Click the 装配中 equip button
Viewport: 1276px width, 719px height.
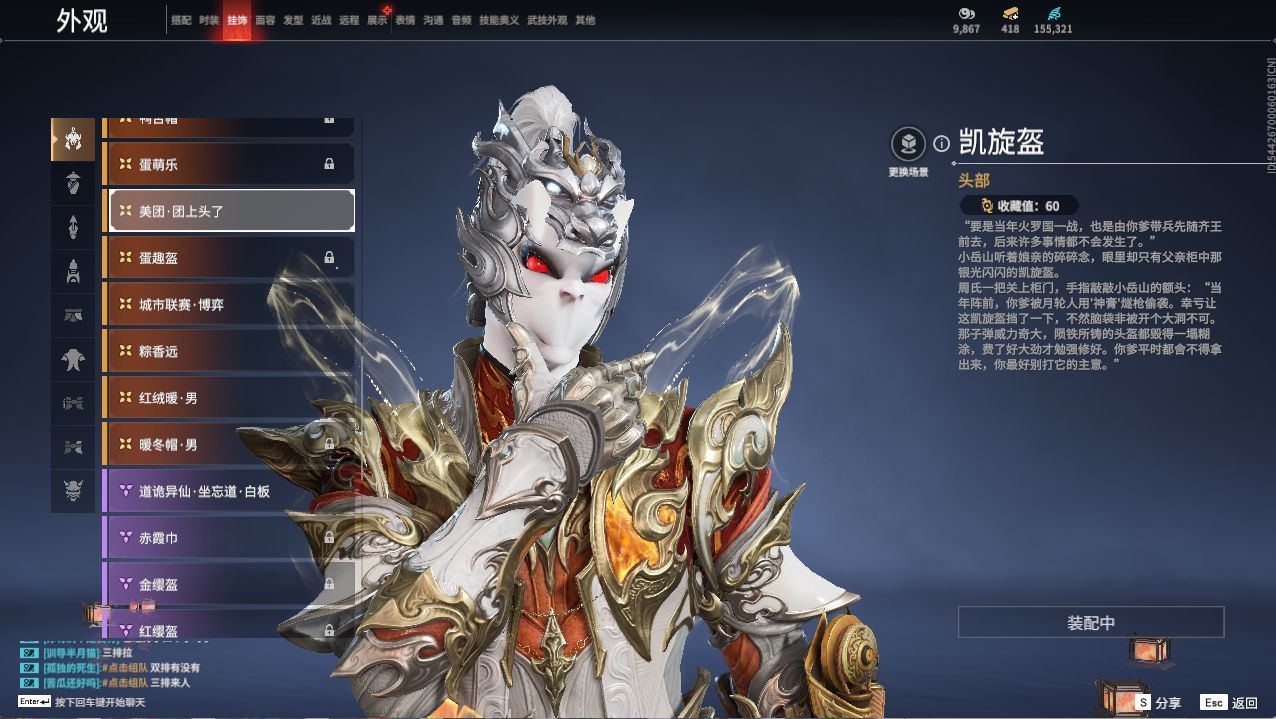[x=1091, y=622]
